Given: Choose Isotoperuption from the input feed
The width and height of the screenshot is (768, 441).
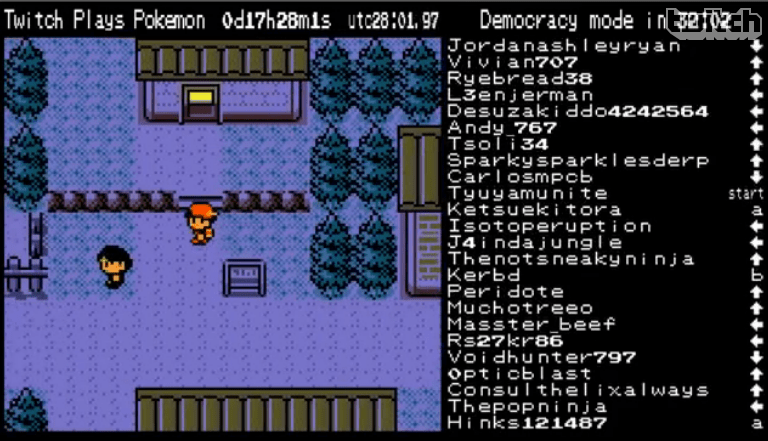Looking at the screenshot, I should point(550,226).
